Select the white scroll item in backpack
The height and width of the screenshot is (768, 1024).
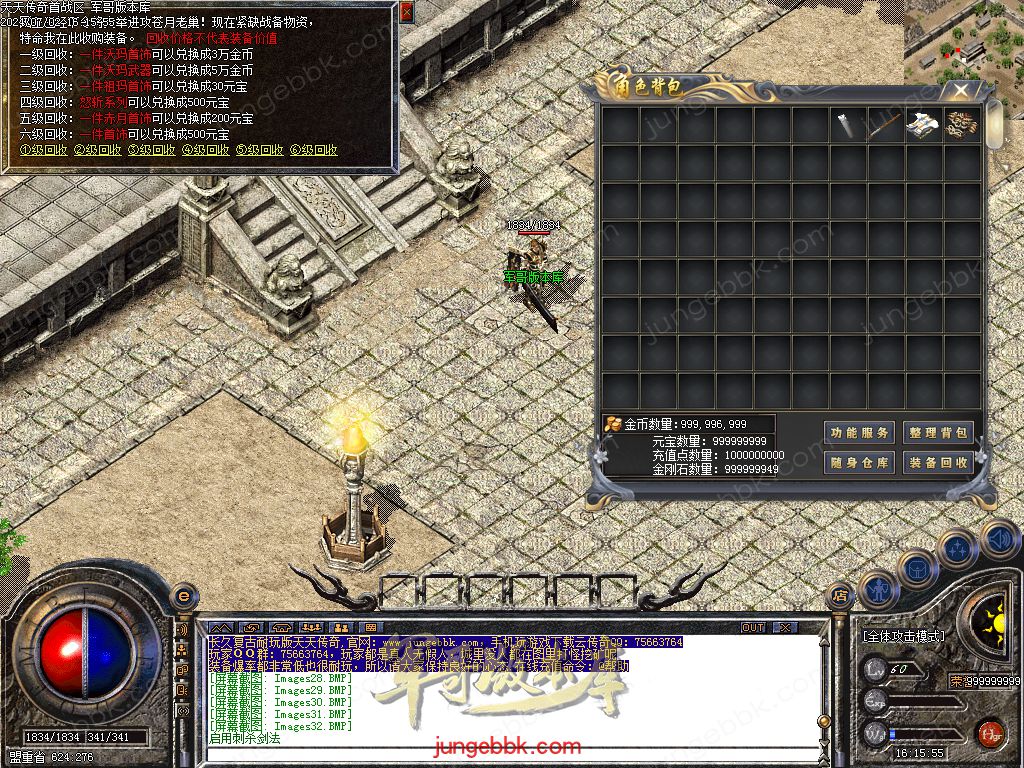click(x=847, y=126)
